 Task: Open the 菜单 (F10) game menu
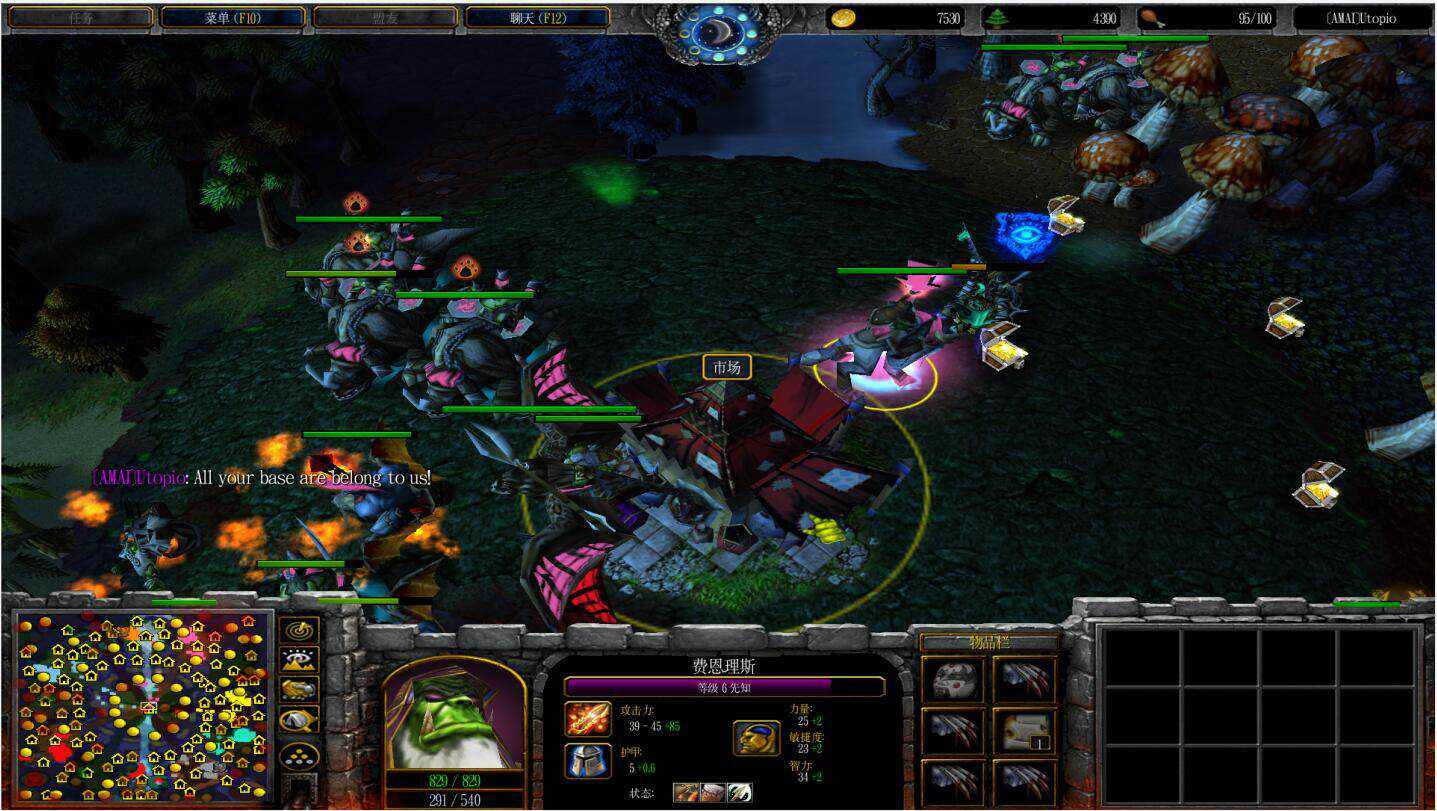232,18
